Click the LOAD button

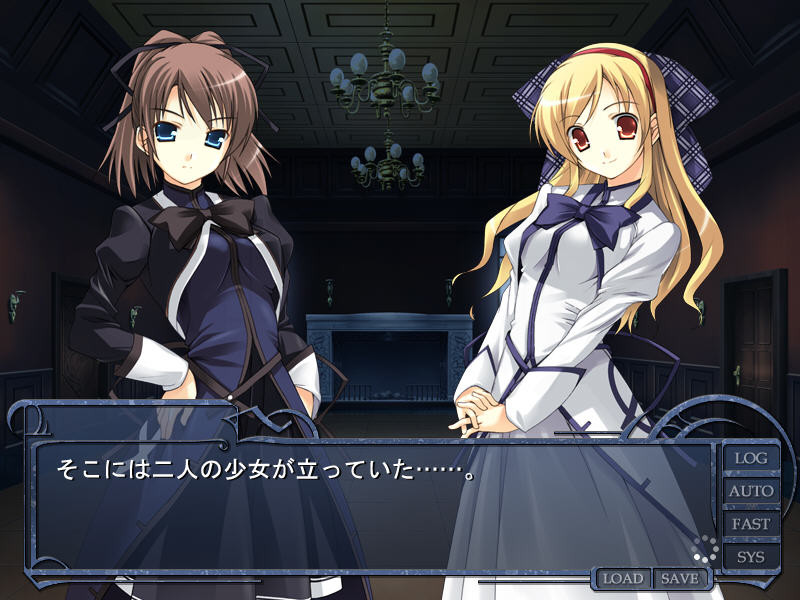(623, 579)
